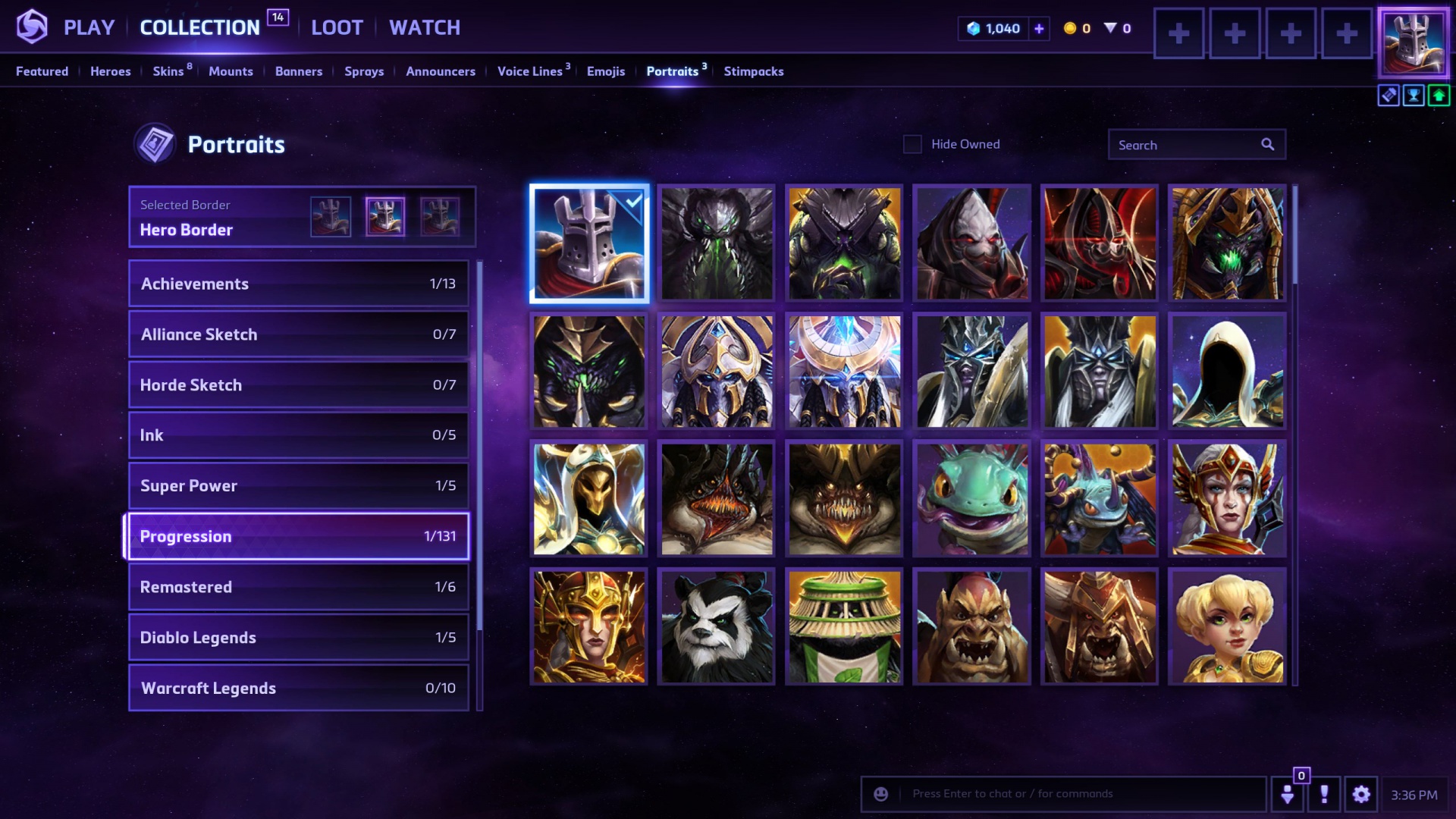Select the panda portrait
Viewport: 1456px width, 819px height.
[x=717, y=627]
